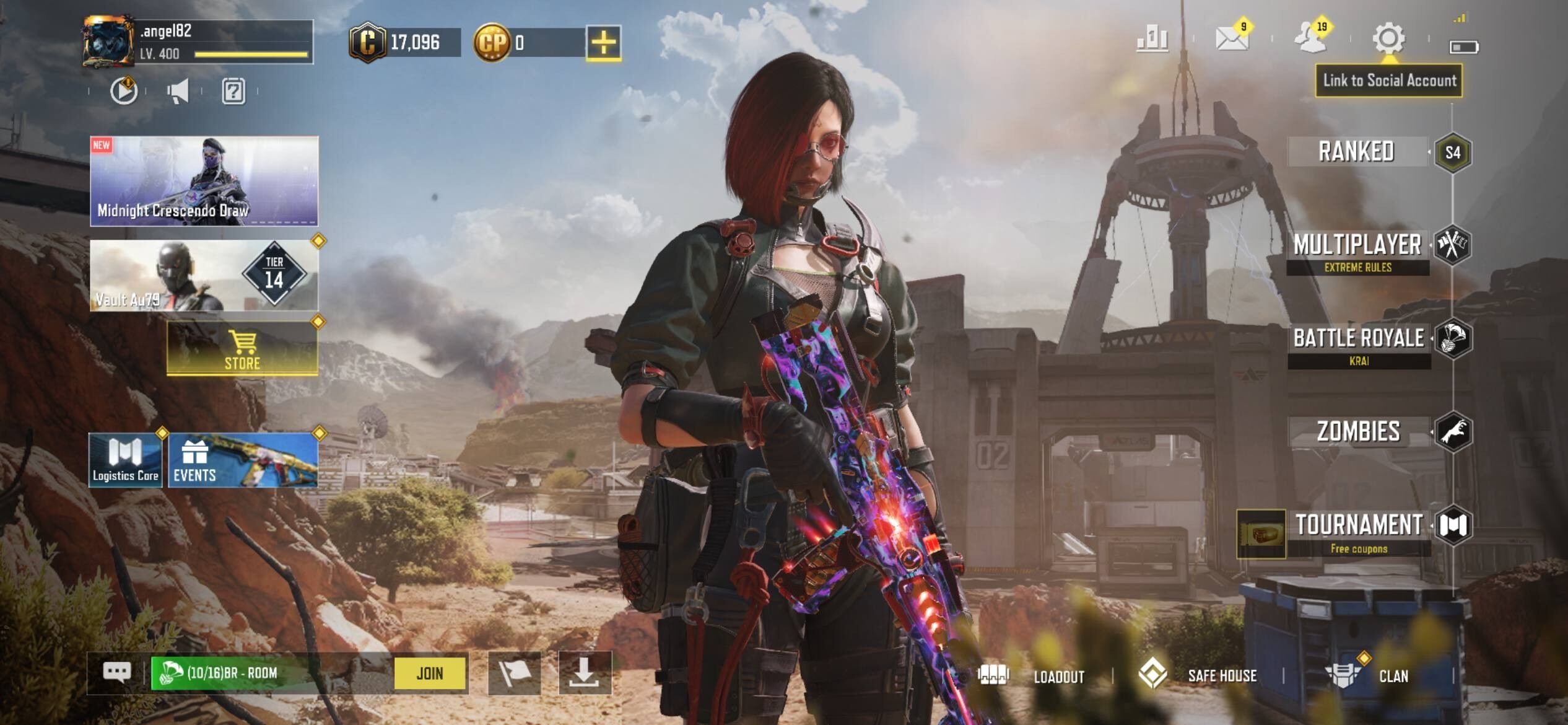This screenshot has height=725, width=1568.
Task: View the Midnight Crescendo Draw banner
Action: coord(204,181)
